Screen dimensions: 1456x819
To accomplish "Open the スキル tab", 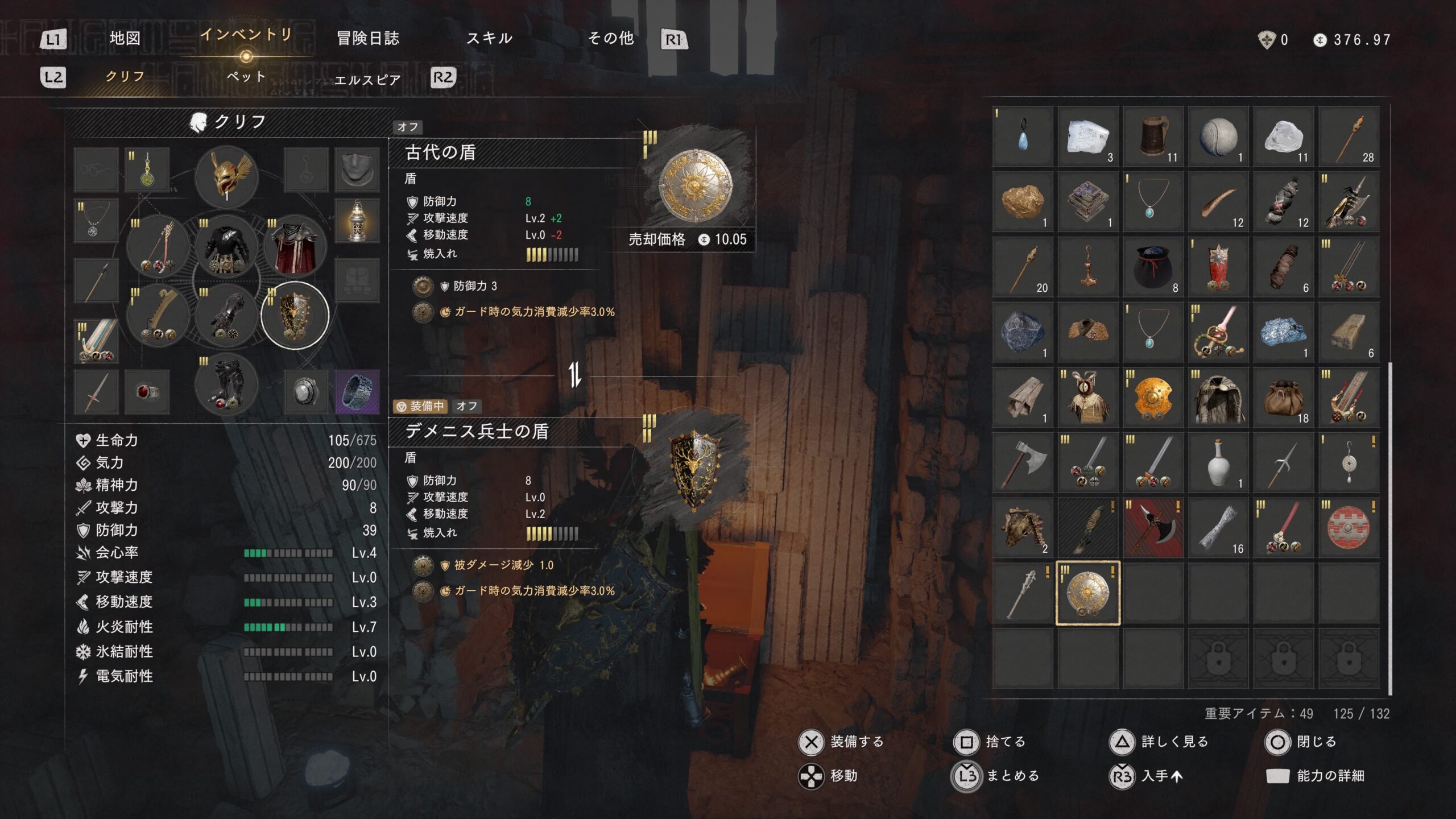I will [489, 39].
